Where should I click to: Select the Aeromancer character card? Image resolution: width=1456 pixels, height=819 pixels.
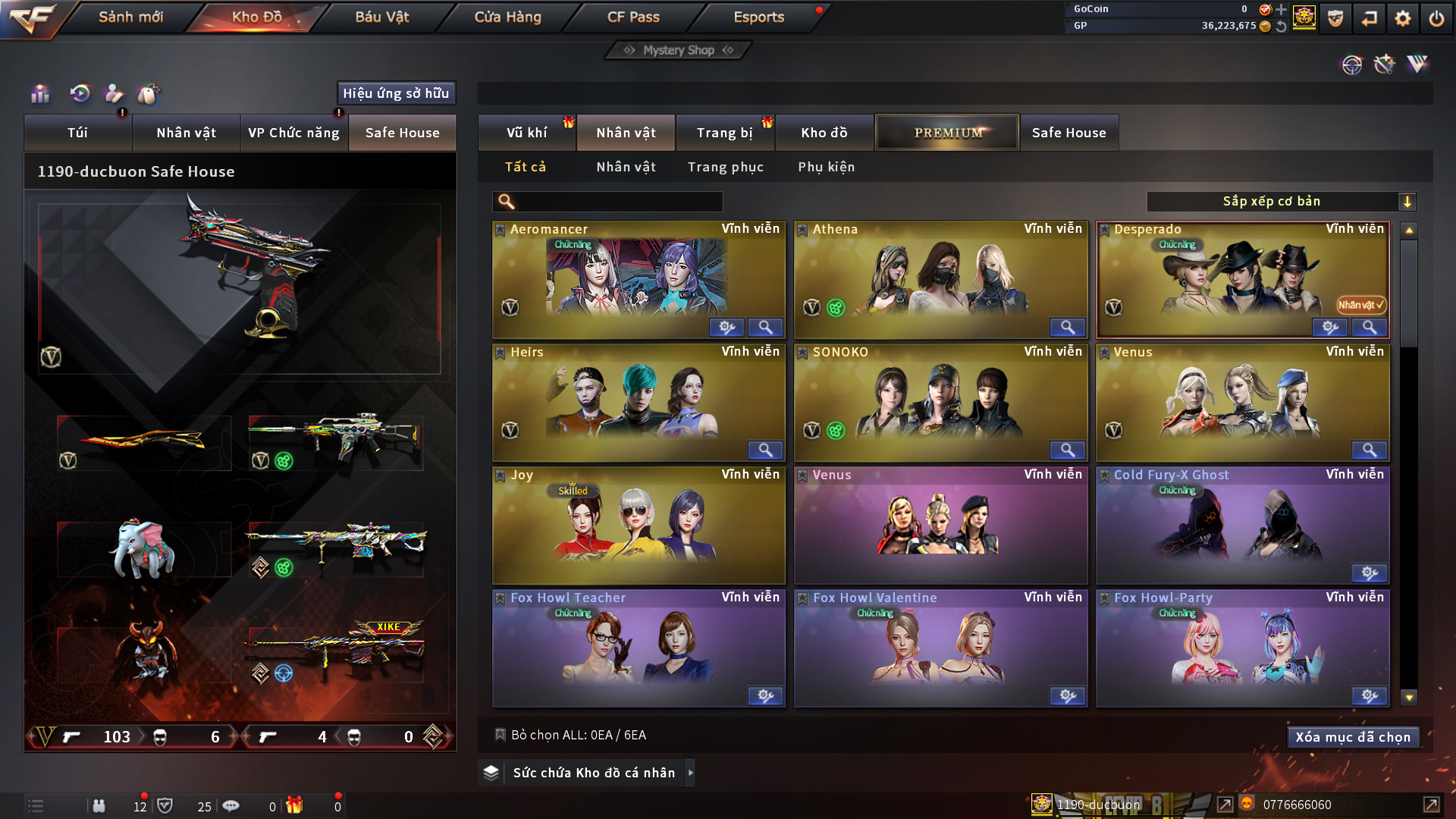(x=637, y=278)
